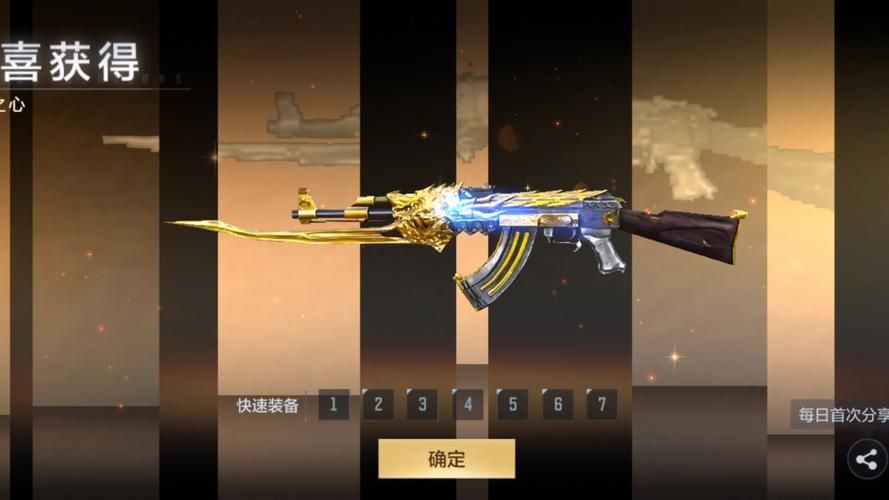Screen dimensions: 889x500
Task: Quick-equip to slot 7
Action: (x=601, y=405)
